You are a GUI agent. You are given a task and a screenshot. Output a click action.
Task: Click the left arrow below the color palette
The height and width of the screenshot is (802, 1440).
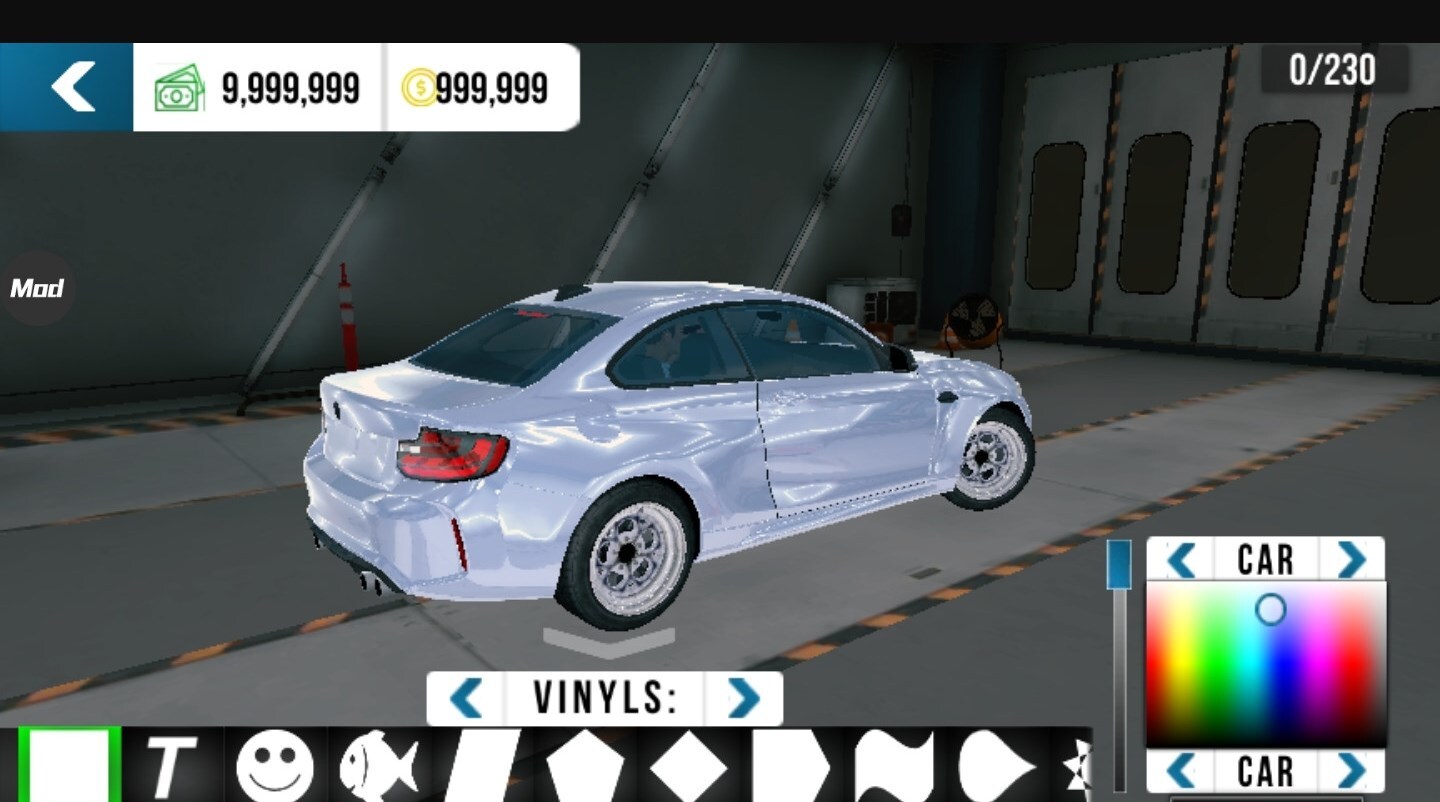tap(1182, 771)
